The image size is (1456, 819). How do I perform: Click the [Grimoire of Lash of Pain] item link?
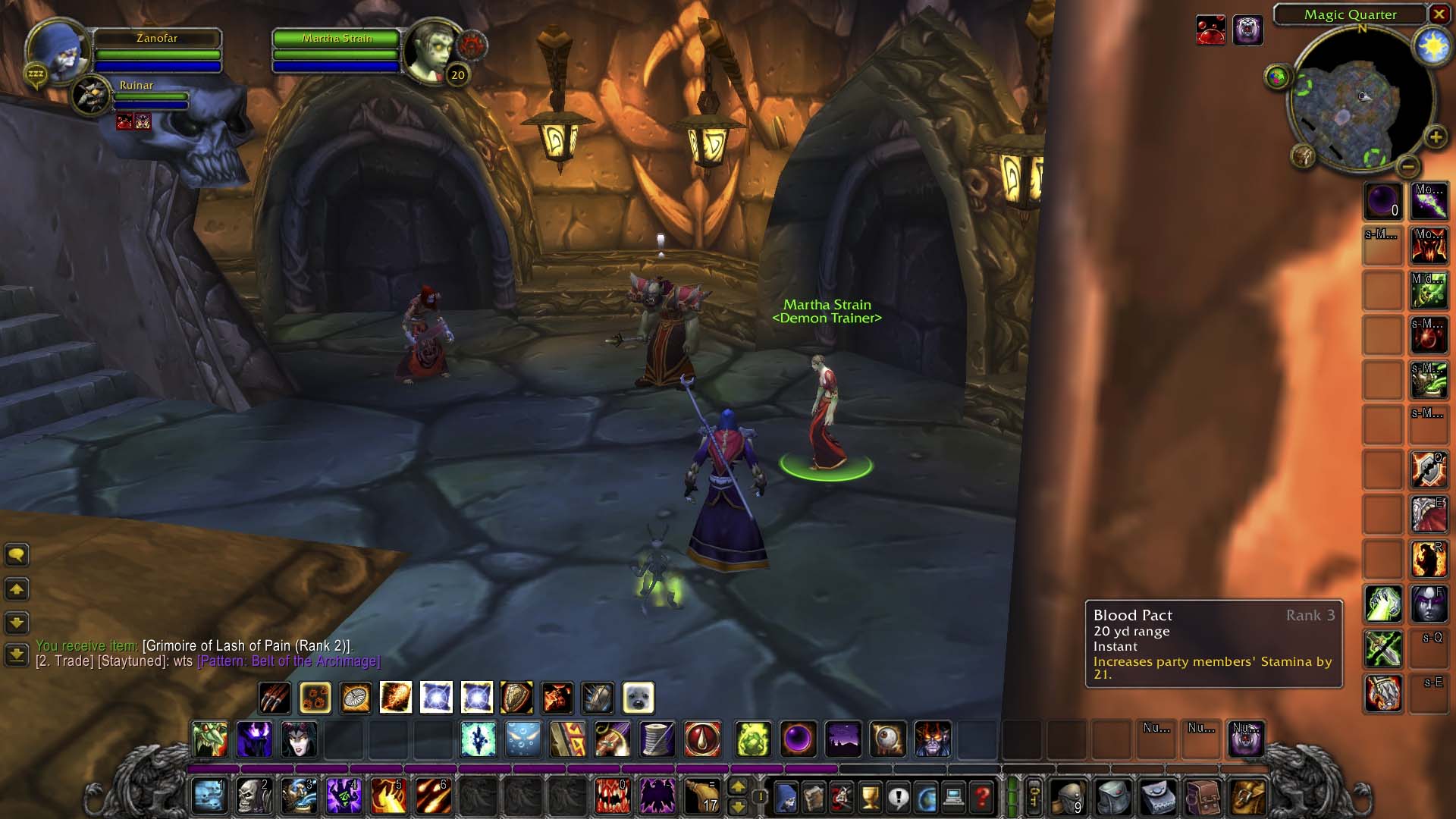(246, 645)
